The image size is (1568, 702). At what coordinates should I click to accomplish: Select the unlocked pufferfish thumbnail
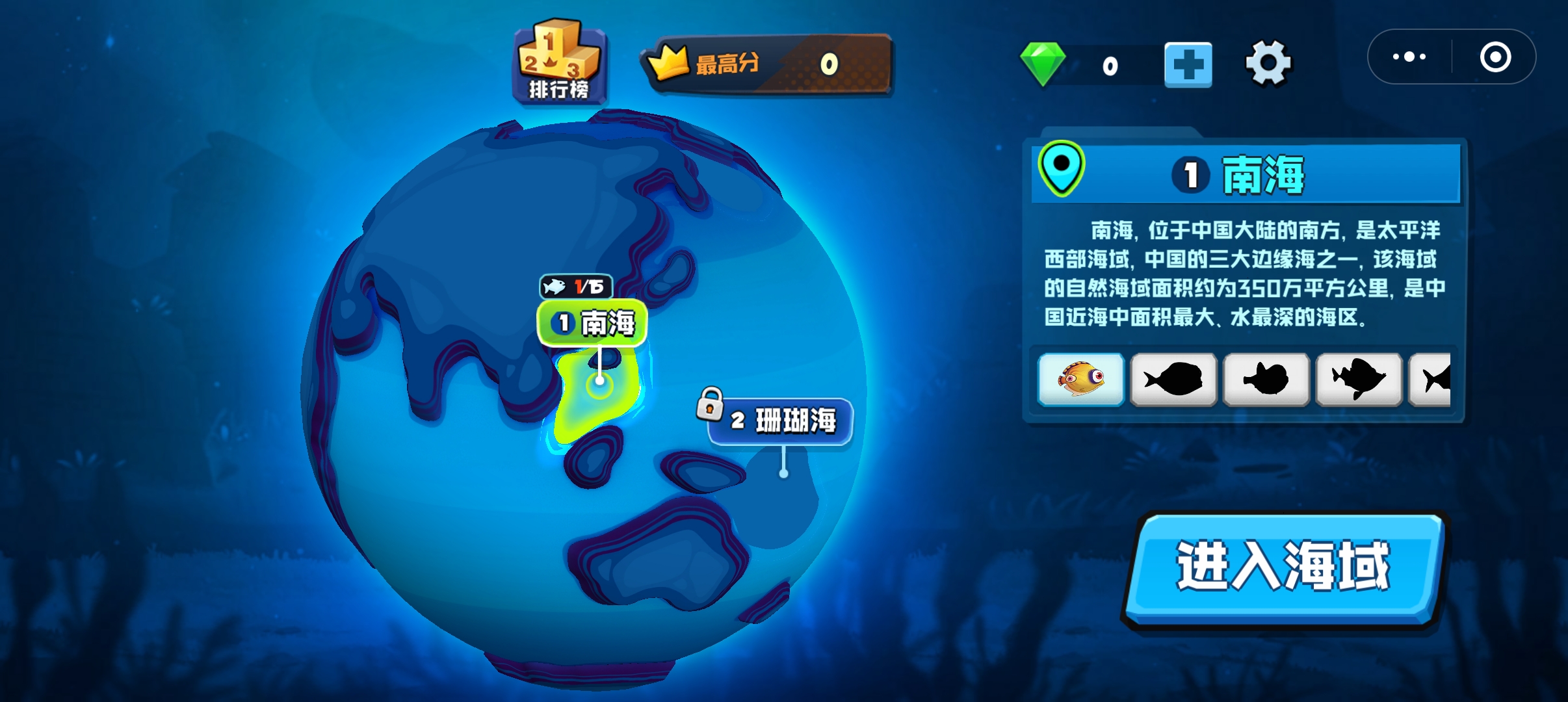coord(1082,380)
